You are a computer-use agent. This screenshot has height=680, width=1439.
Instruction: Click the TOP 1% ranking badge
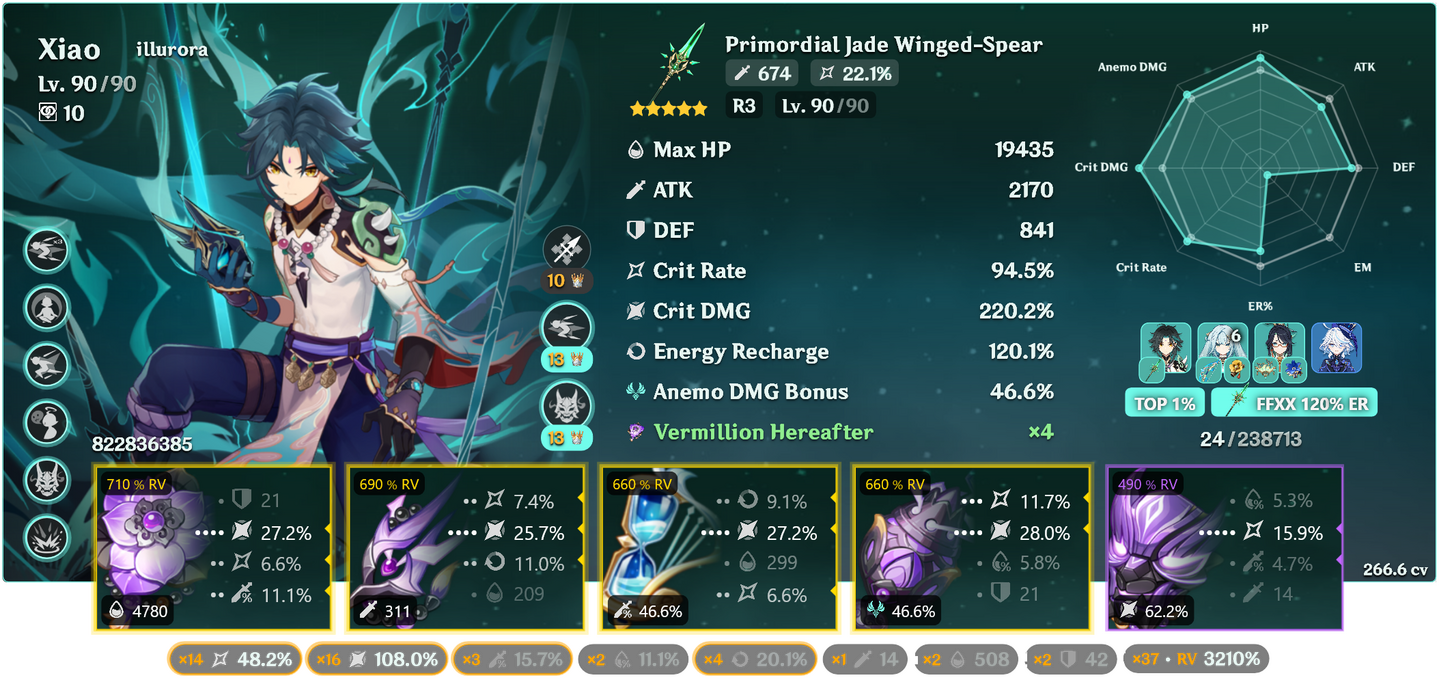coord(1164,403)
